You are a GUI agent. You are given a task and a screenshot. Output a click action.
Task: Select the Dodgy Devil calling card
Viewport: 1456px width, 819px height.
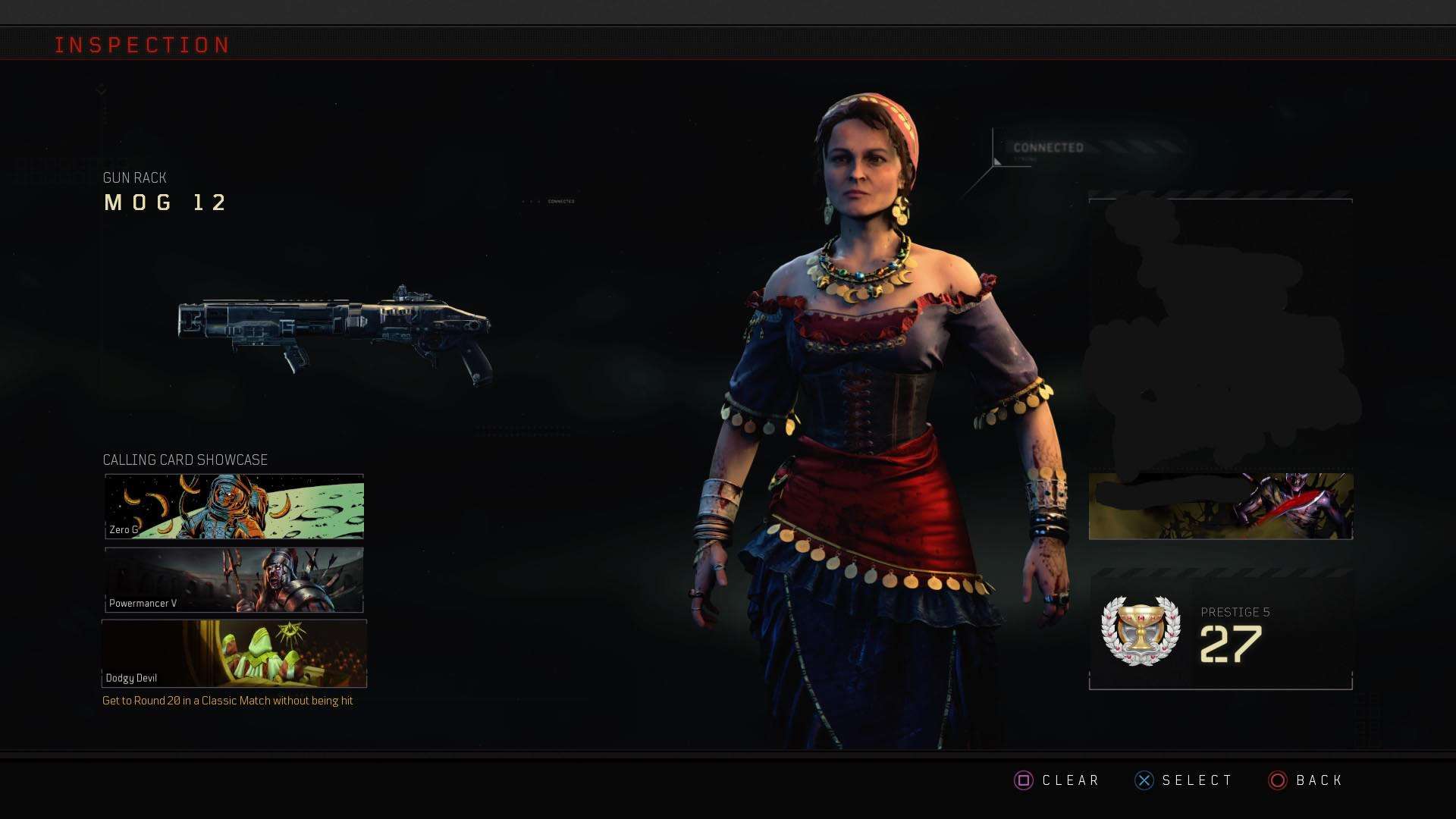[233, 652]
